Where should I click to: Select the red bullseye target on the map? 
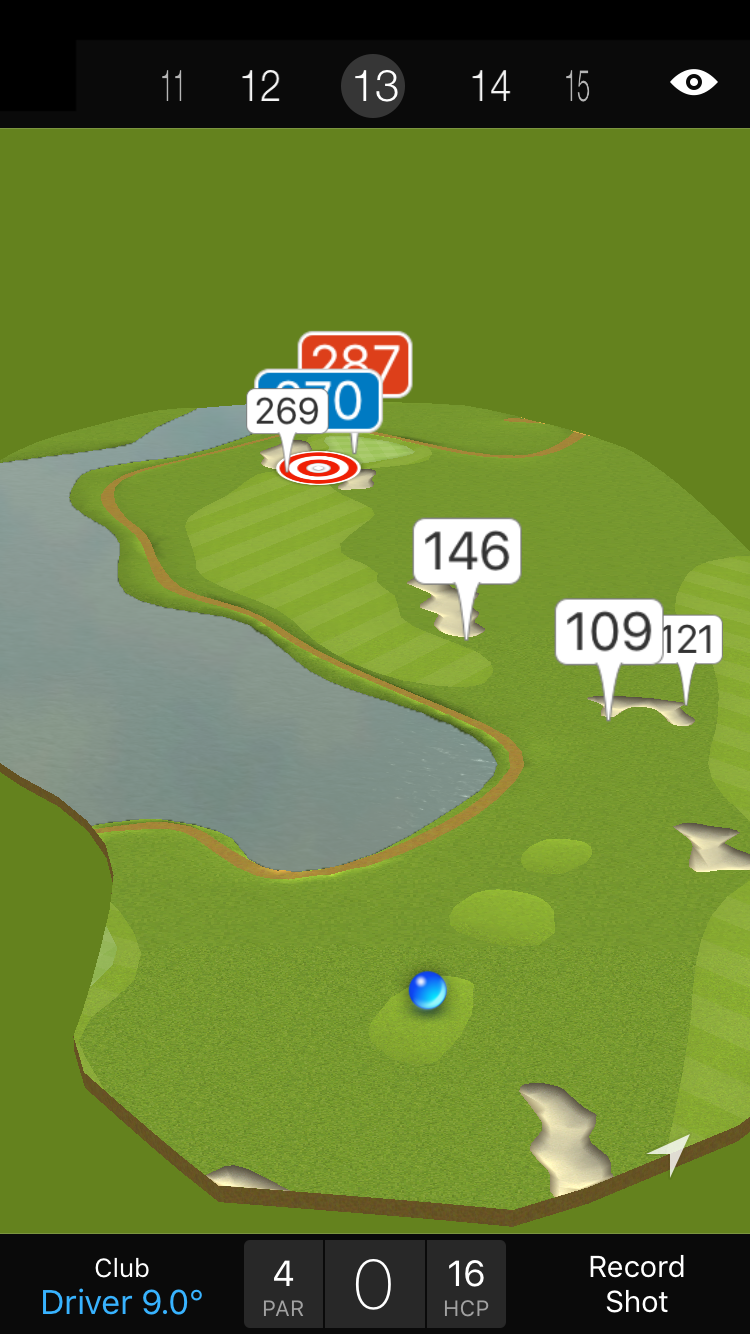318,467
